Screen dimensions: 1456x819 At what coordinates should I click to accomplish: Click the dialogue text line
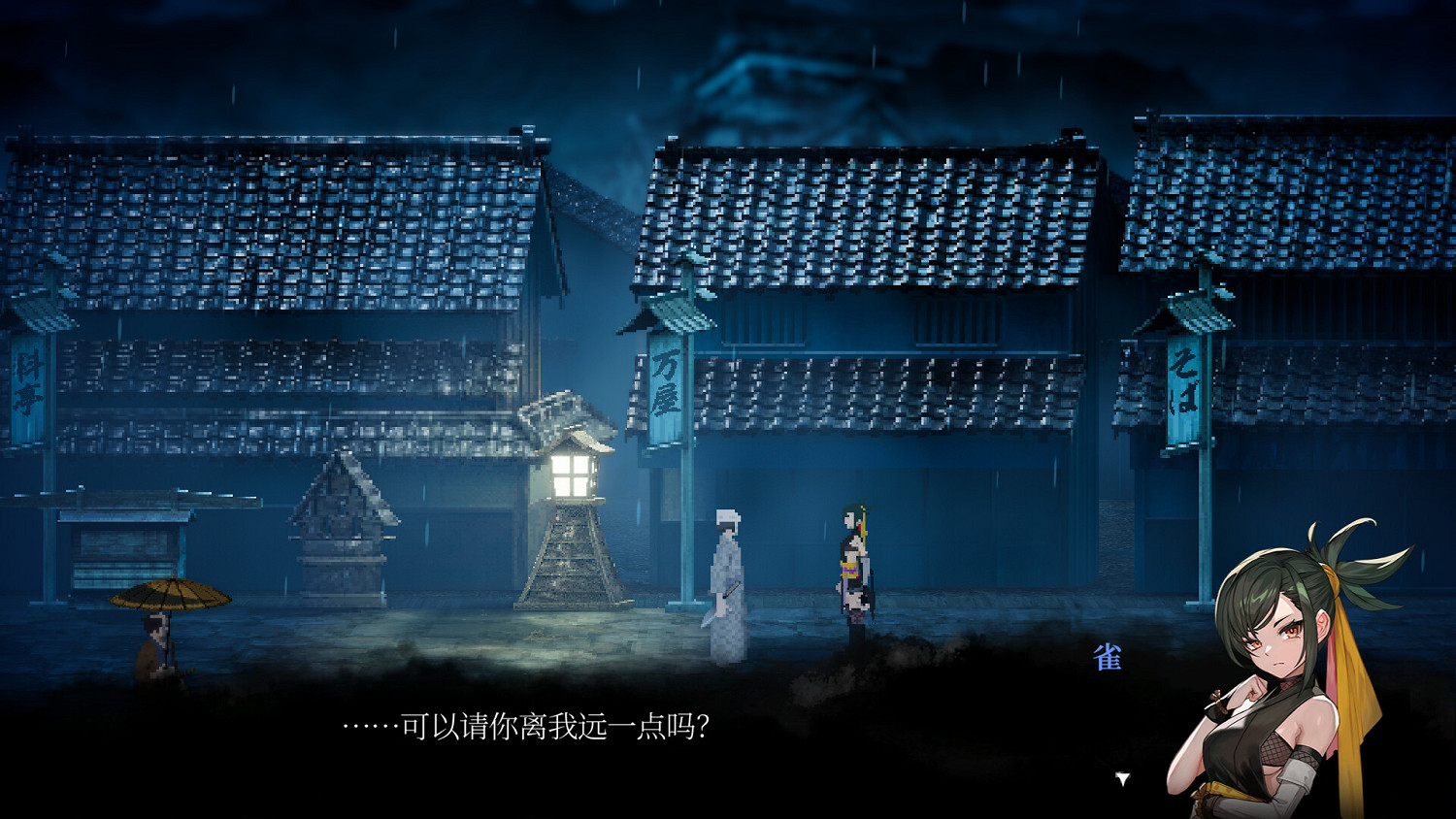click(x=529, y=726)
